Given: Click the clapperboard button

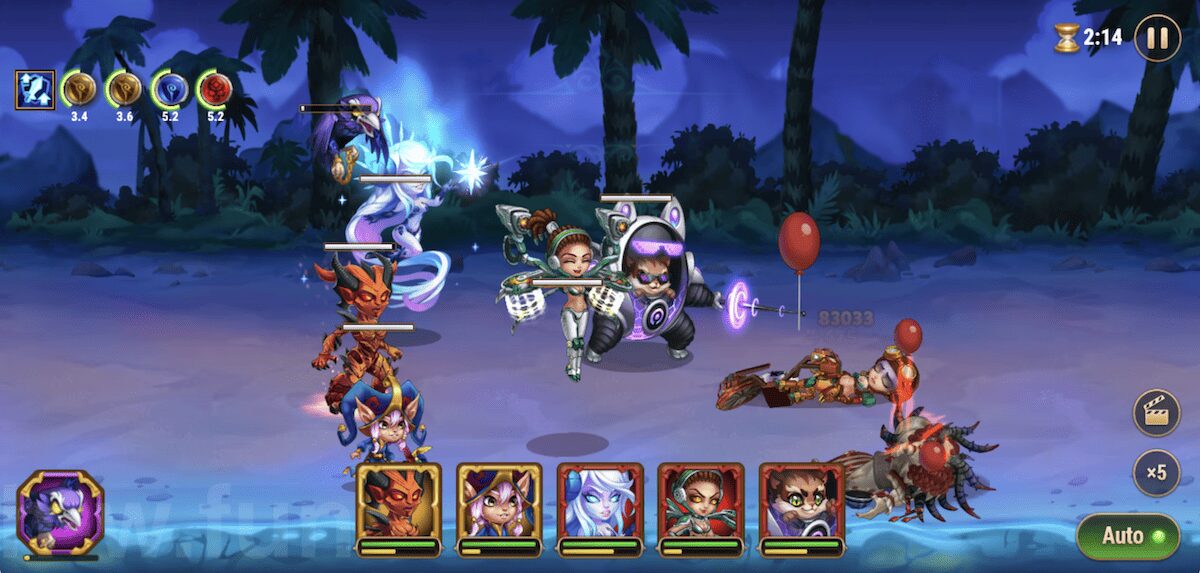Looking at the screenshot, I should point(1156,414).
